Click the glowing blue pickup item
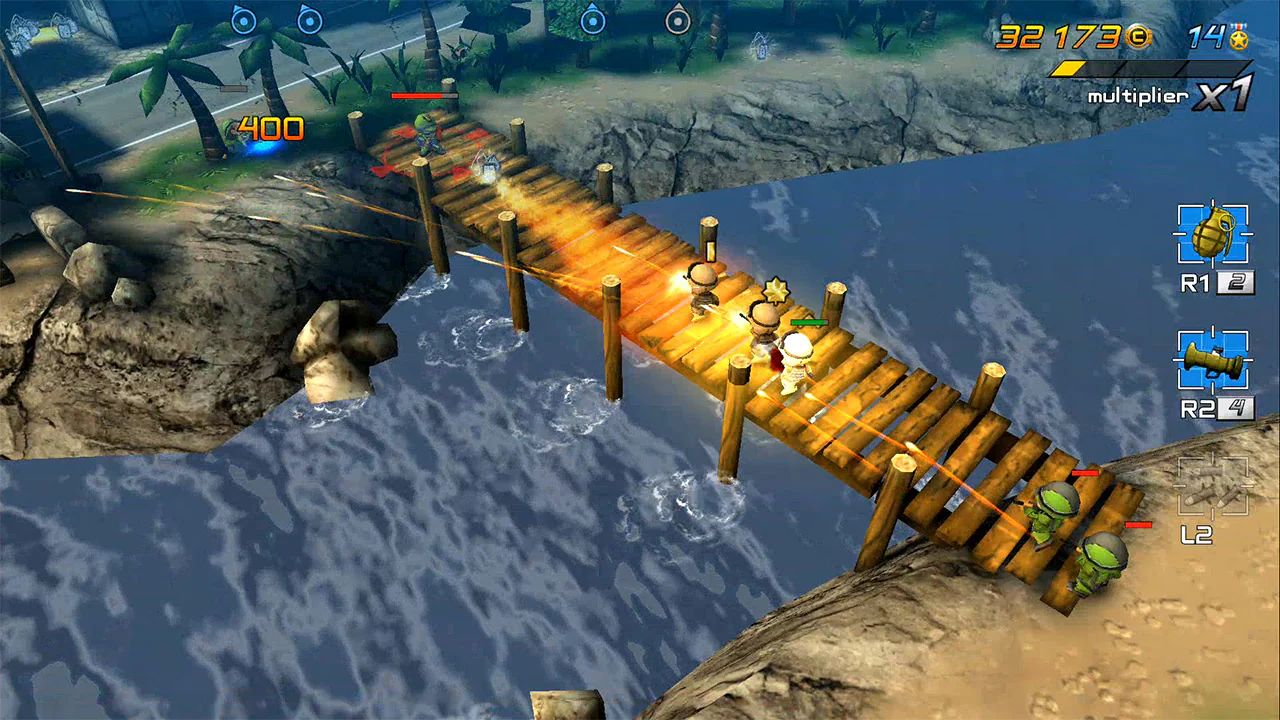1280x720 pixels. pos(262,146)
